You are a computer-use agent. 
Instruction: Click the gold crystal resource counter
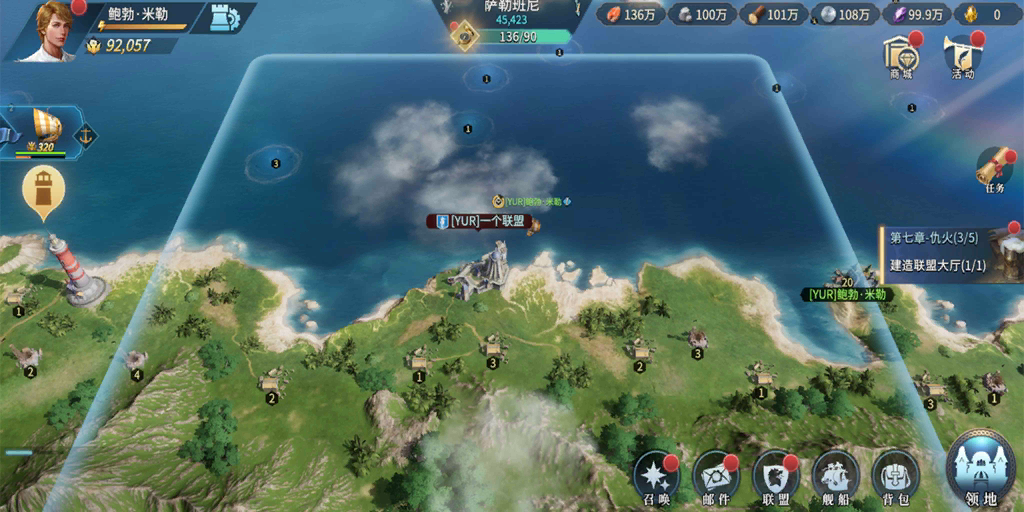click(984, 14)
